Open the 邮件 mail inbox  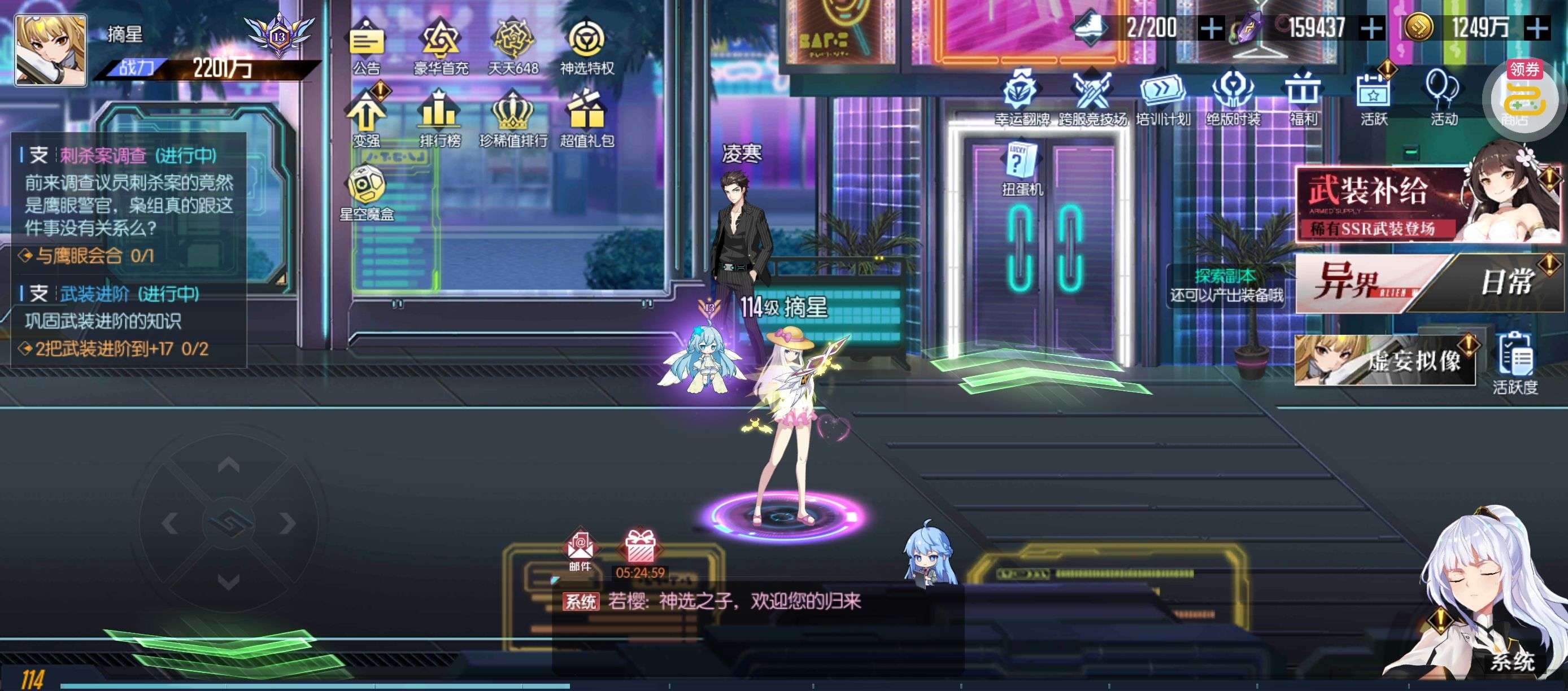pos(580,550)
